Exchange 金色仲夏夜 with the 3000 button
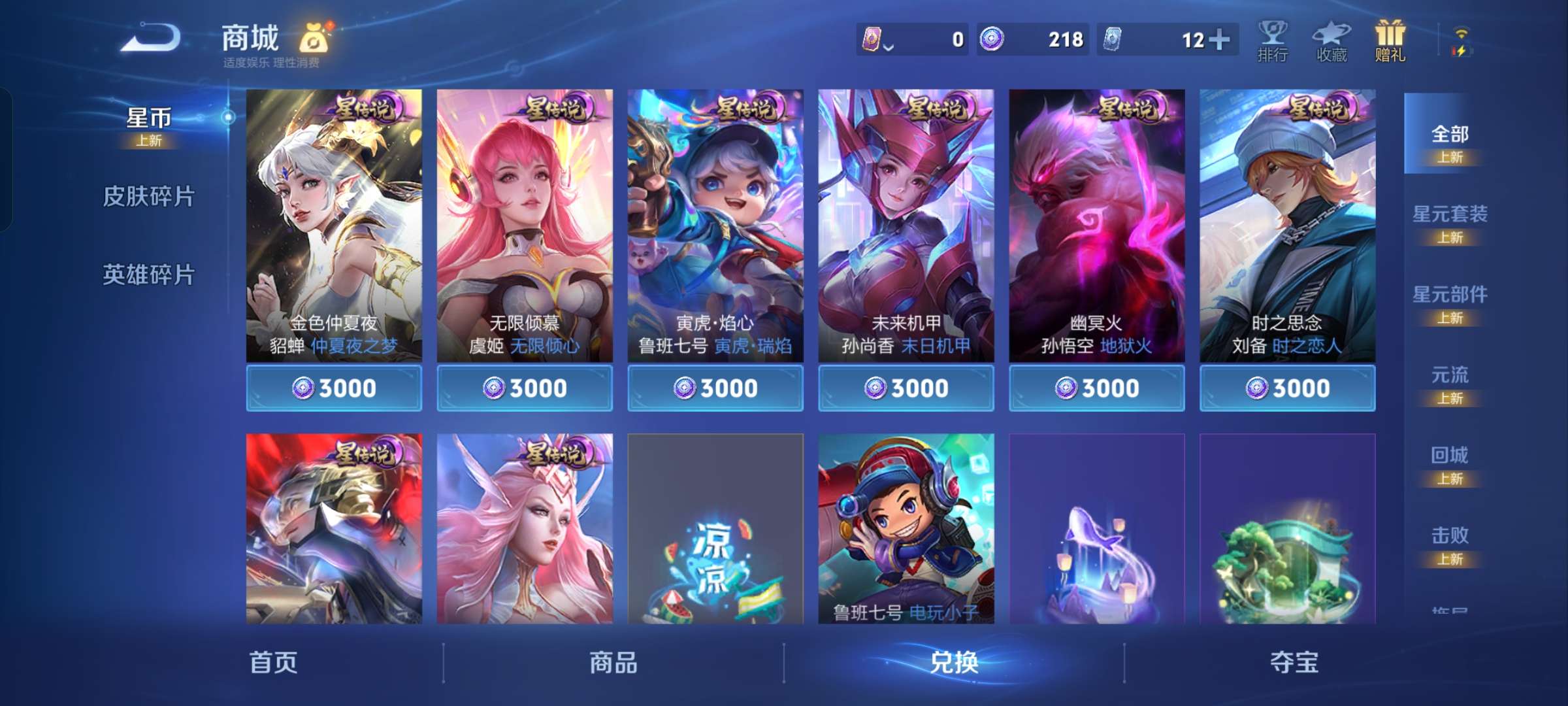Viewport: 1568px width, 706px height. [335, 388]
